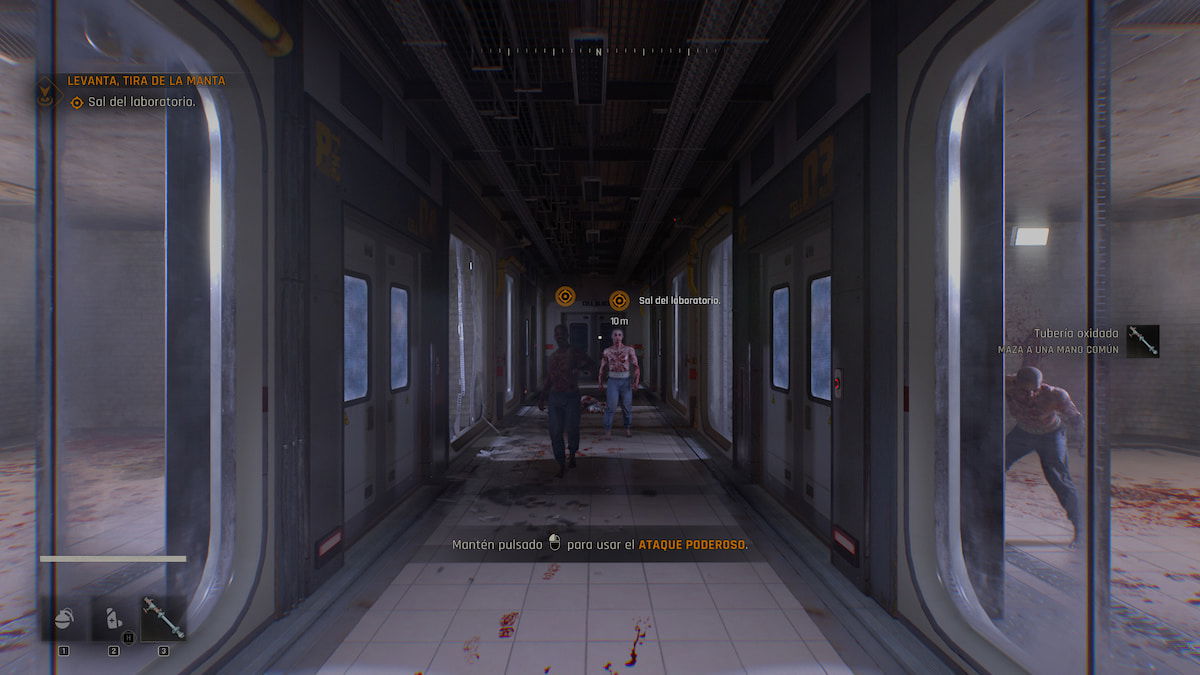Select the medkit slot in the hotbar
This screenshot has width=1200, height=675.
point(113,621)
